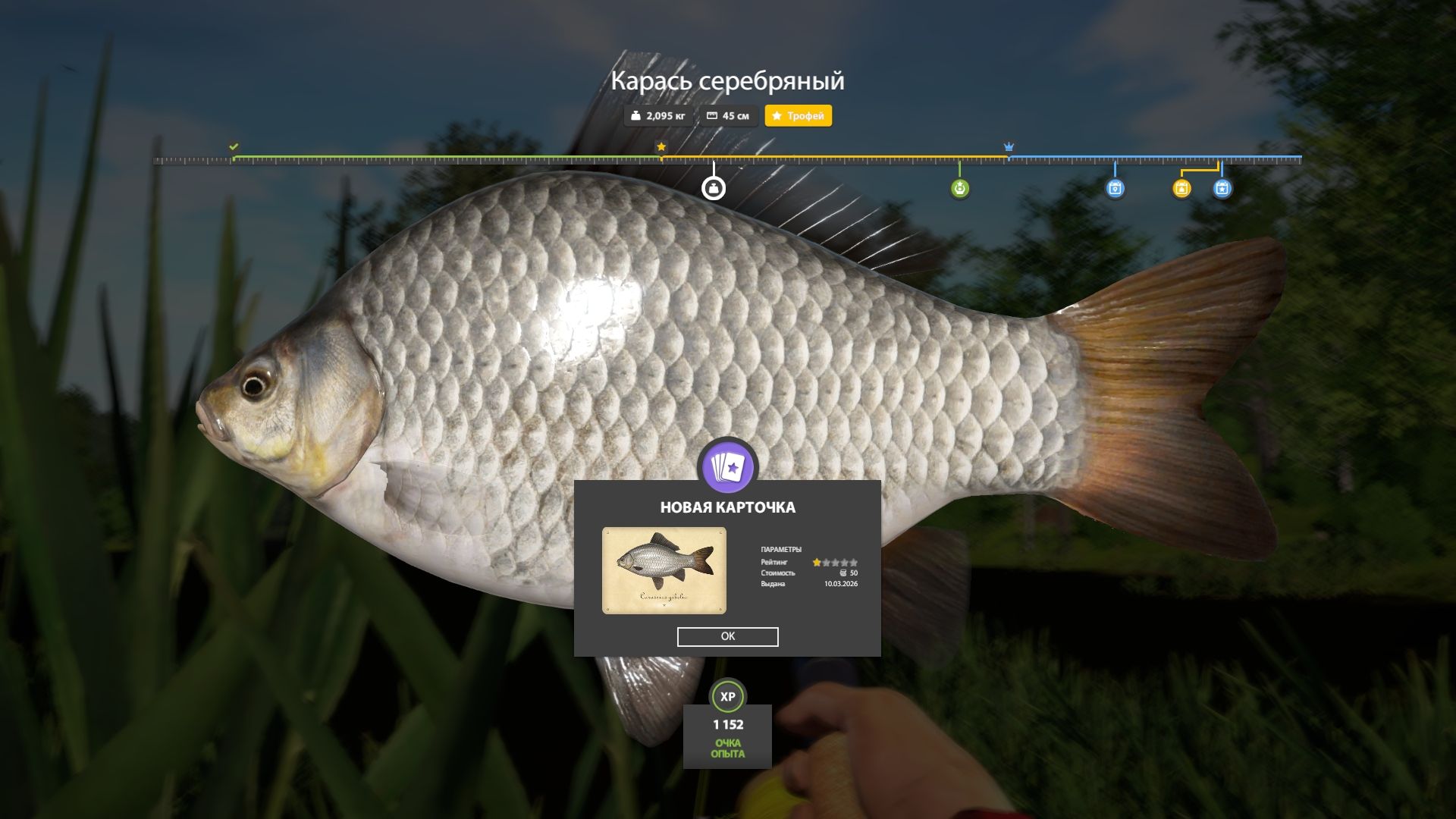
Task: Select the yellow calendar record marker
Action: pos(1181,189)
